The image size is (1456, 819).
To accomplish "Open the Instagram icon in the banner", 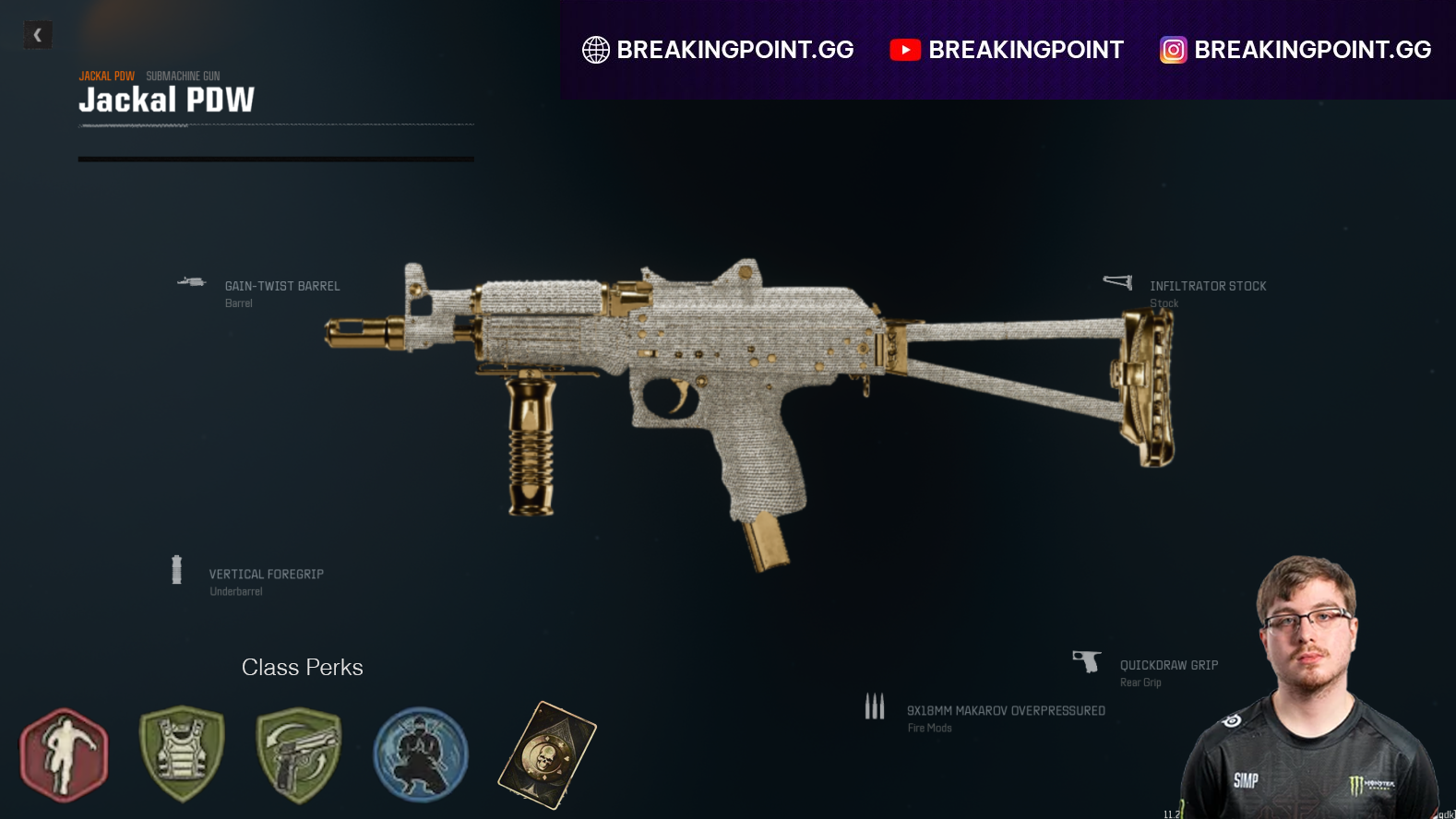I will coord(1172,50).
